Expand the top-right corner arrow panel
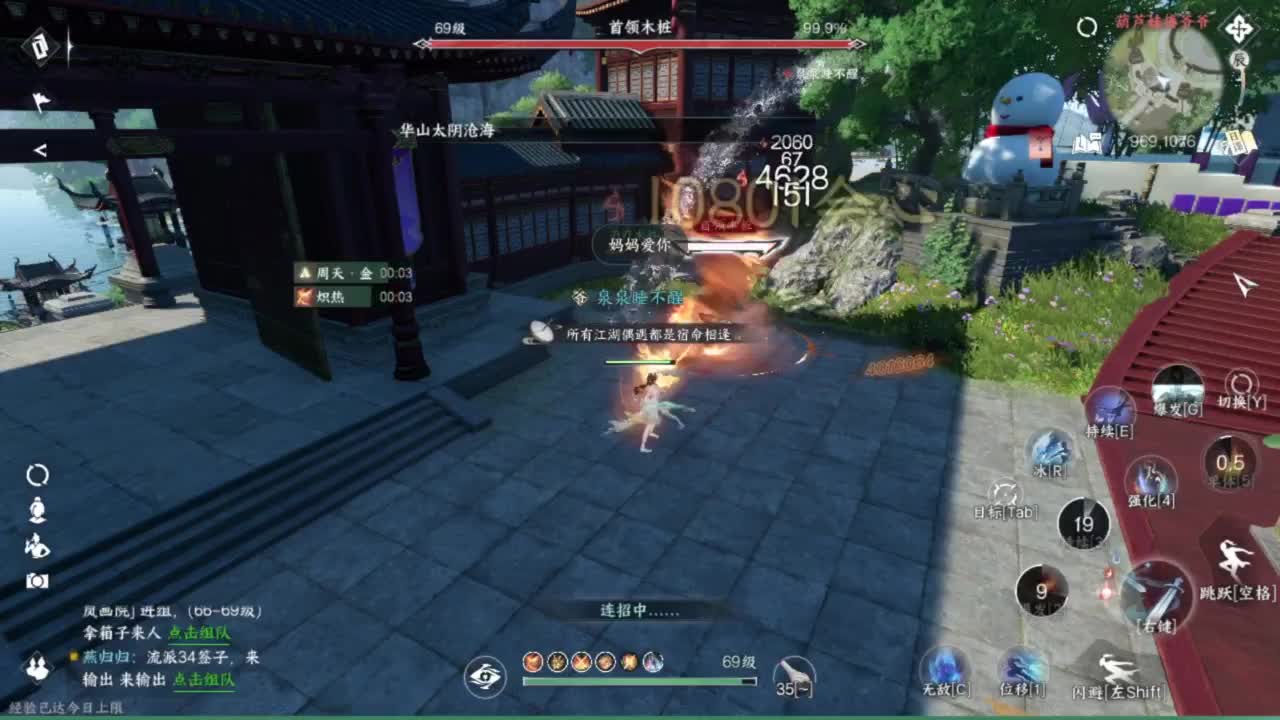This screenshot has width=1280, height=720. (x=1240, y=27)
